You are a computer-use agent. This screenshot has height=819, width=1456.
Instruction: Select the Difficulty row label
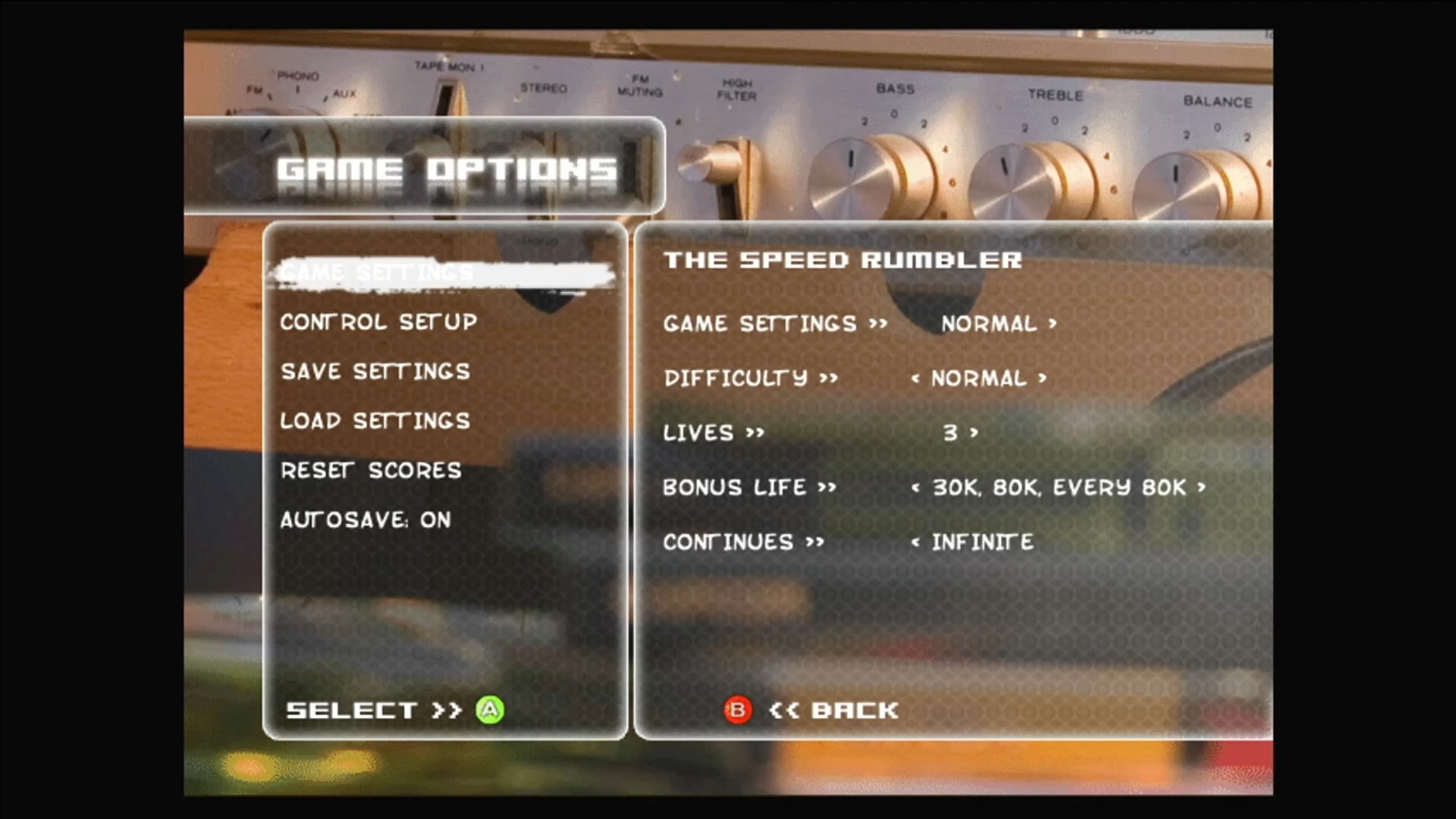[736, 378]
